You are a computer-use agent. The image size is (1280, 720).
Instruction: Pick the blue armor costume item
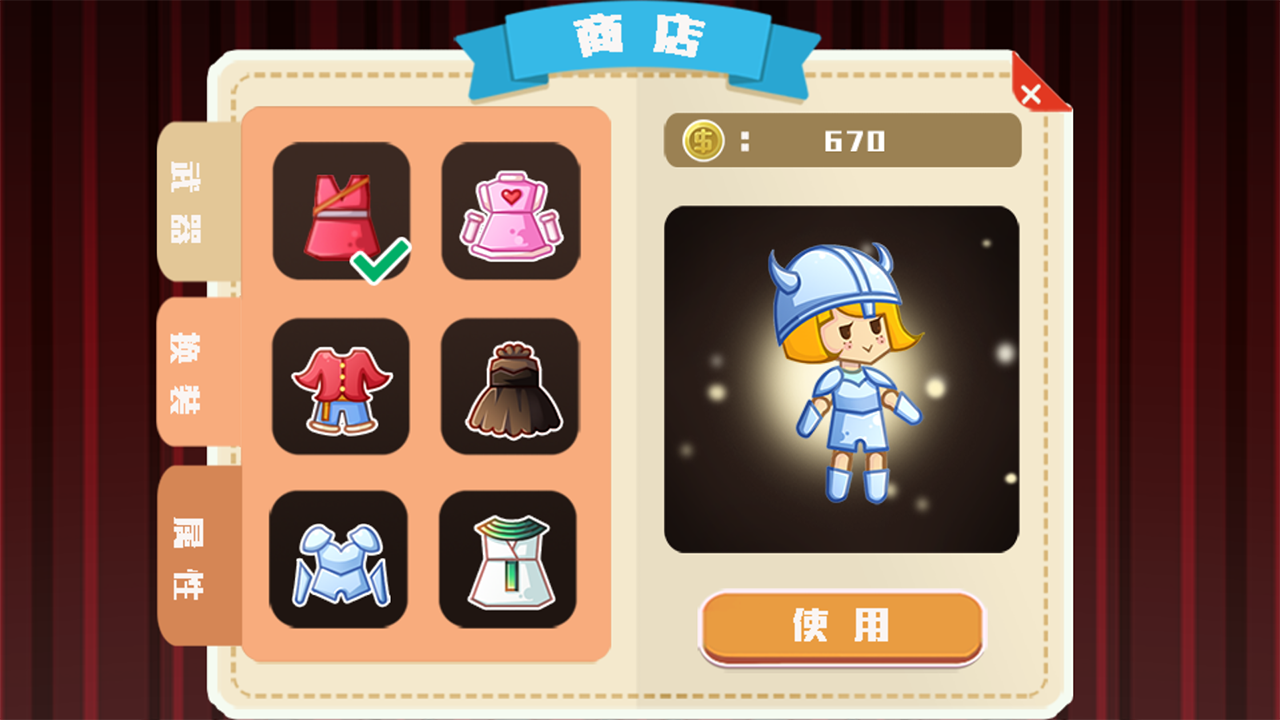[x=341, y=559]
